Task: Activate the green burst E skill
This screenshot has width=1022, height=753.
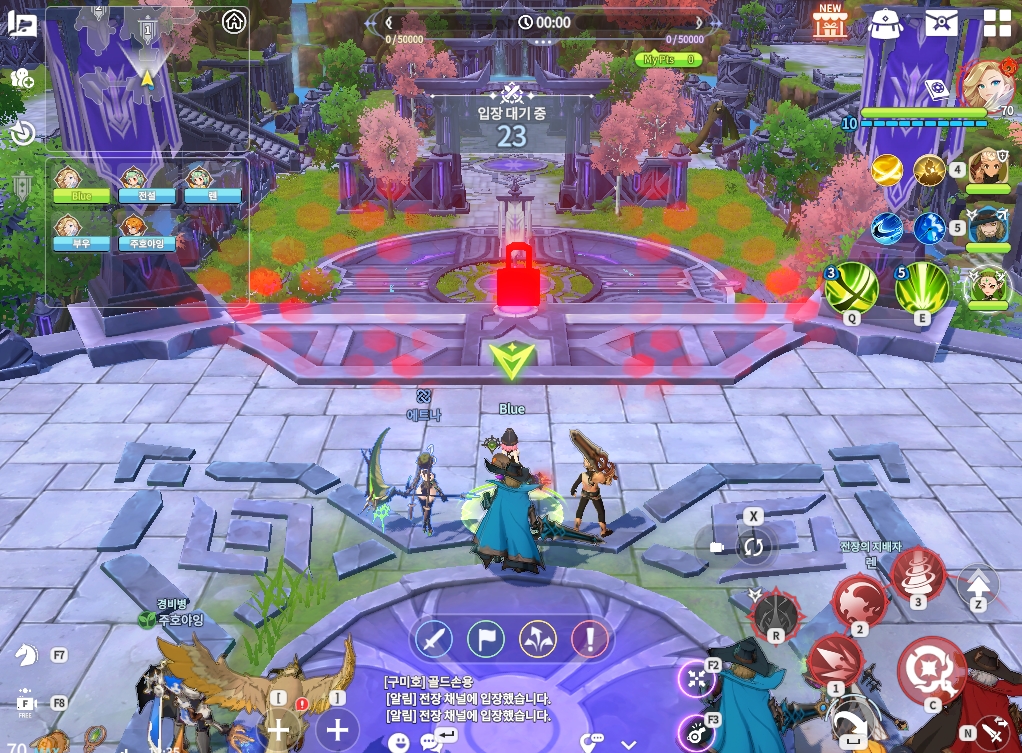Action: pyautogui.click(x=921, y=290)
